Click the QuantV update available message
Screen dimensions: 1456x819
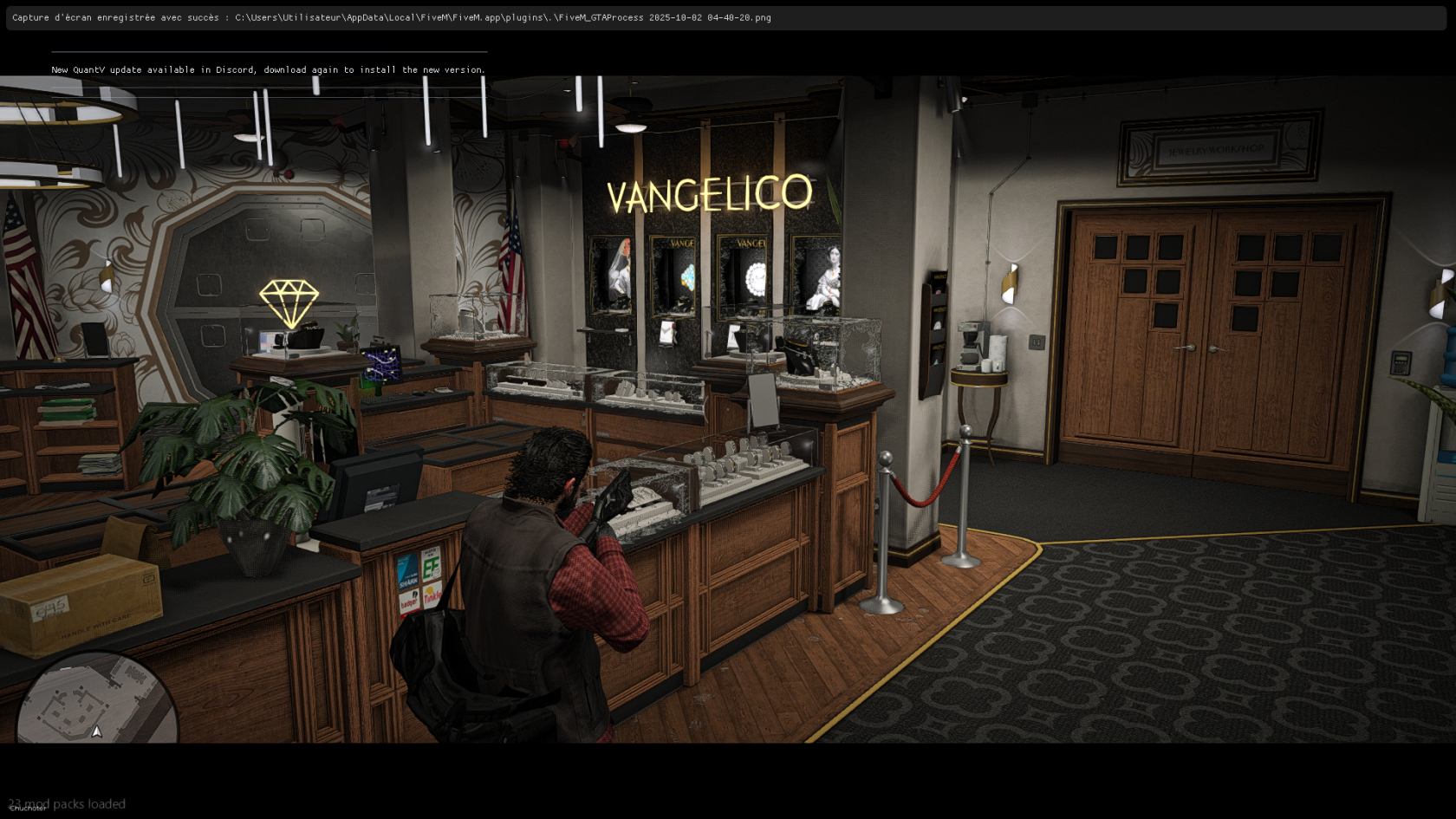tap(268, 70)
